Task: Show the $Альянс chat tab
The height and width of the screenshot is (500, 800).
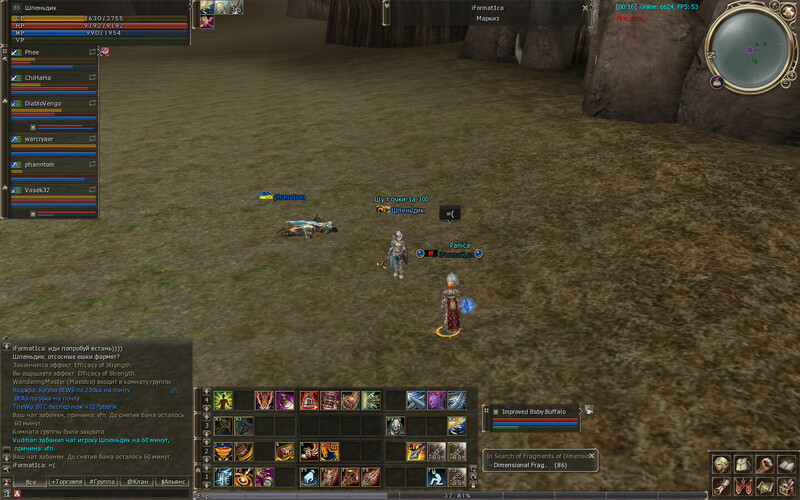Action: point(173,481)
